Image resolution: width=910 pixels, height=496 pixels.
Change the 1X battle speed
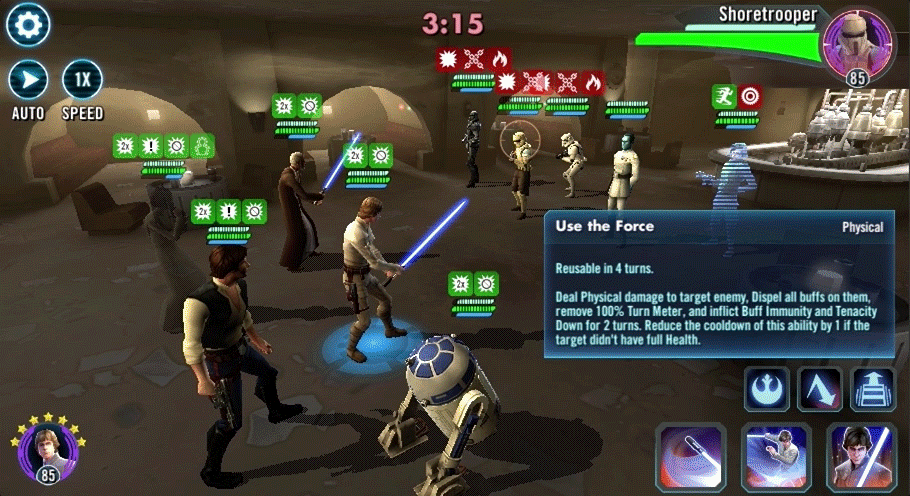tap(82, 79)
